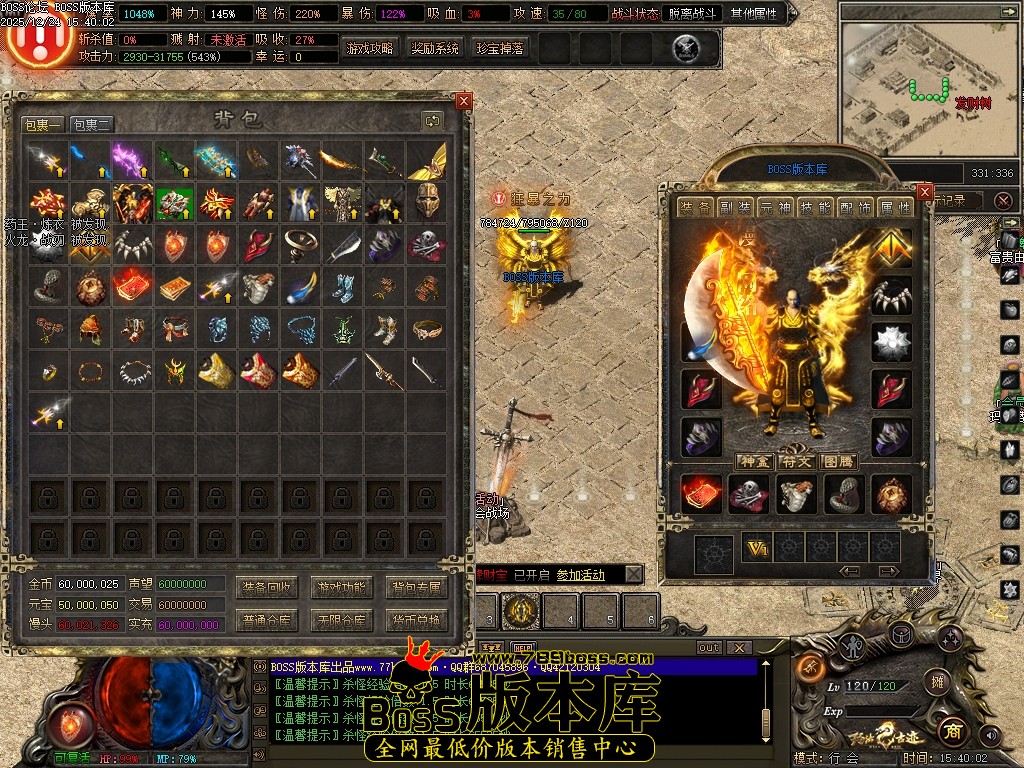Switch to the 包裹二 bag tab

tap(92, 124)
